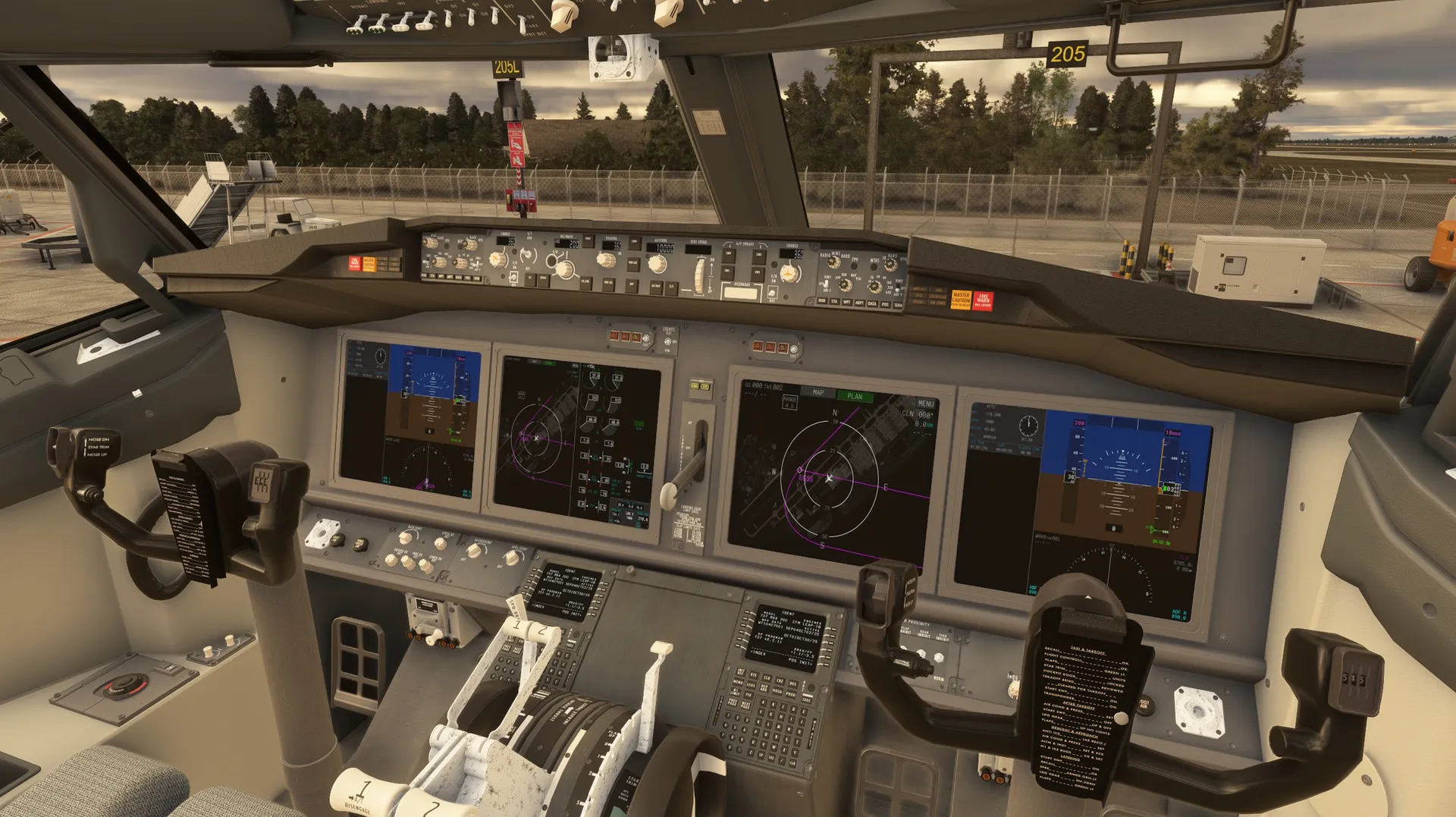
Task: Click the vertical speed thumbwheel
Action: (x=699, y=275)
